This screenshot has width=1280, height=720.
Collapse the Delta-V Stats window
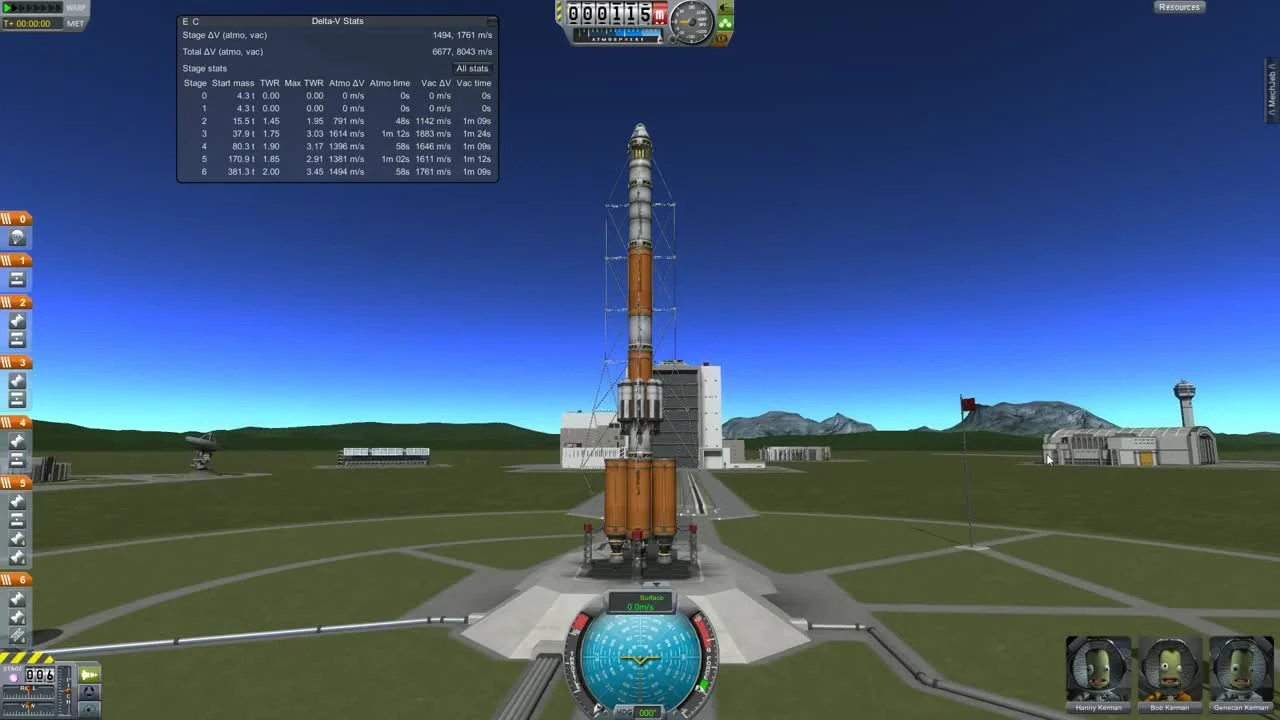490,21
